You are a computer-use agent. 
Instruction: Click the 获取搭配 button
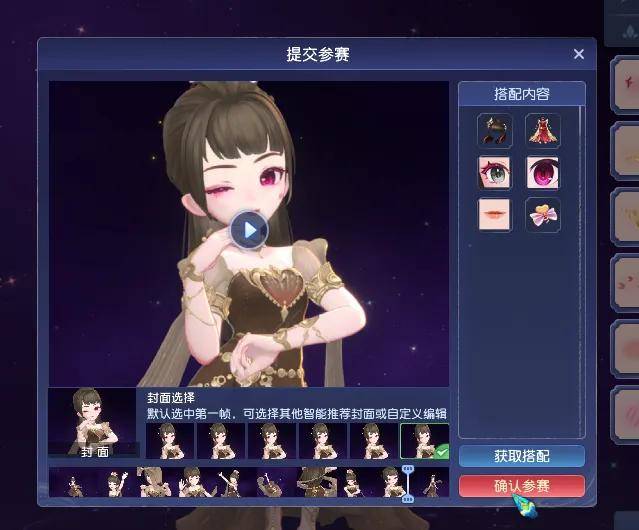pyautogui.click(x=521, y=456)
